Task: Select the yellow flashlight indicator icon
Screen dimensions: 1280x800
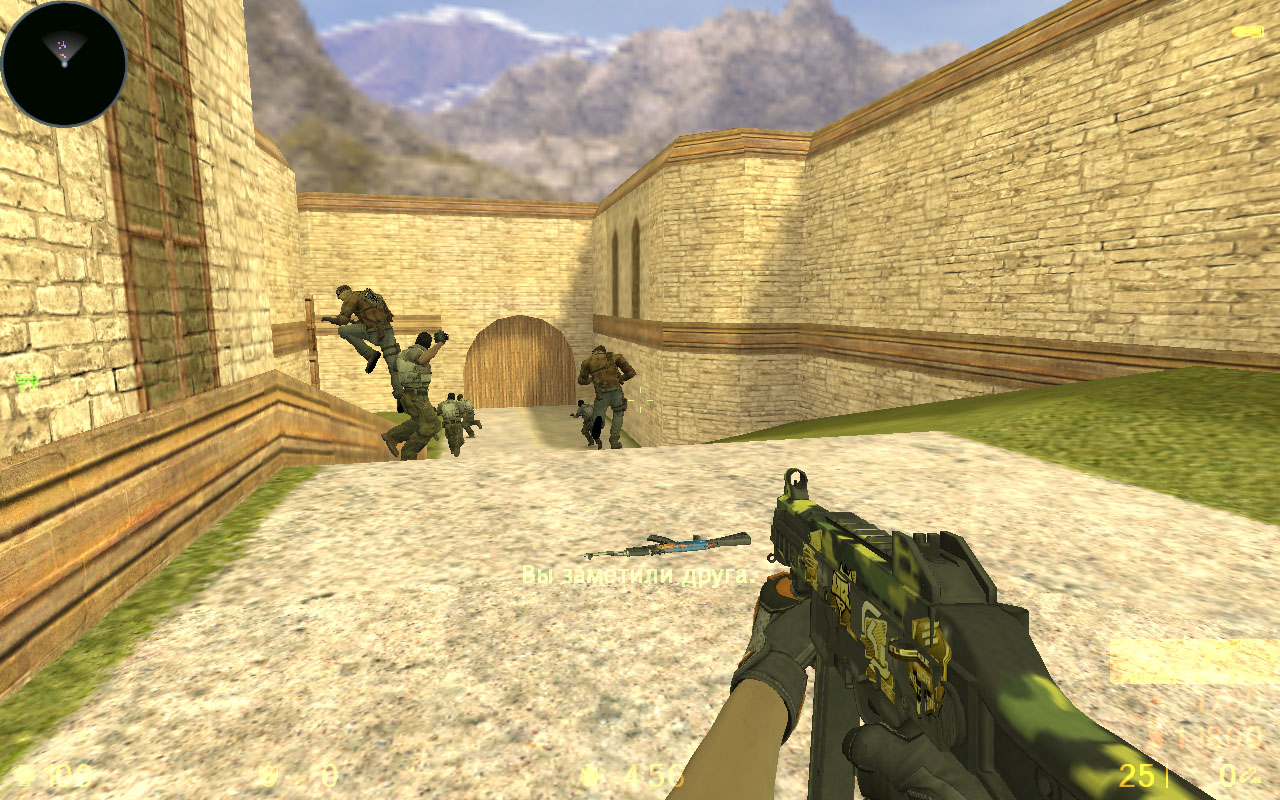Action: coord(1247,32)
